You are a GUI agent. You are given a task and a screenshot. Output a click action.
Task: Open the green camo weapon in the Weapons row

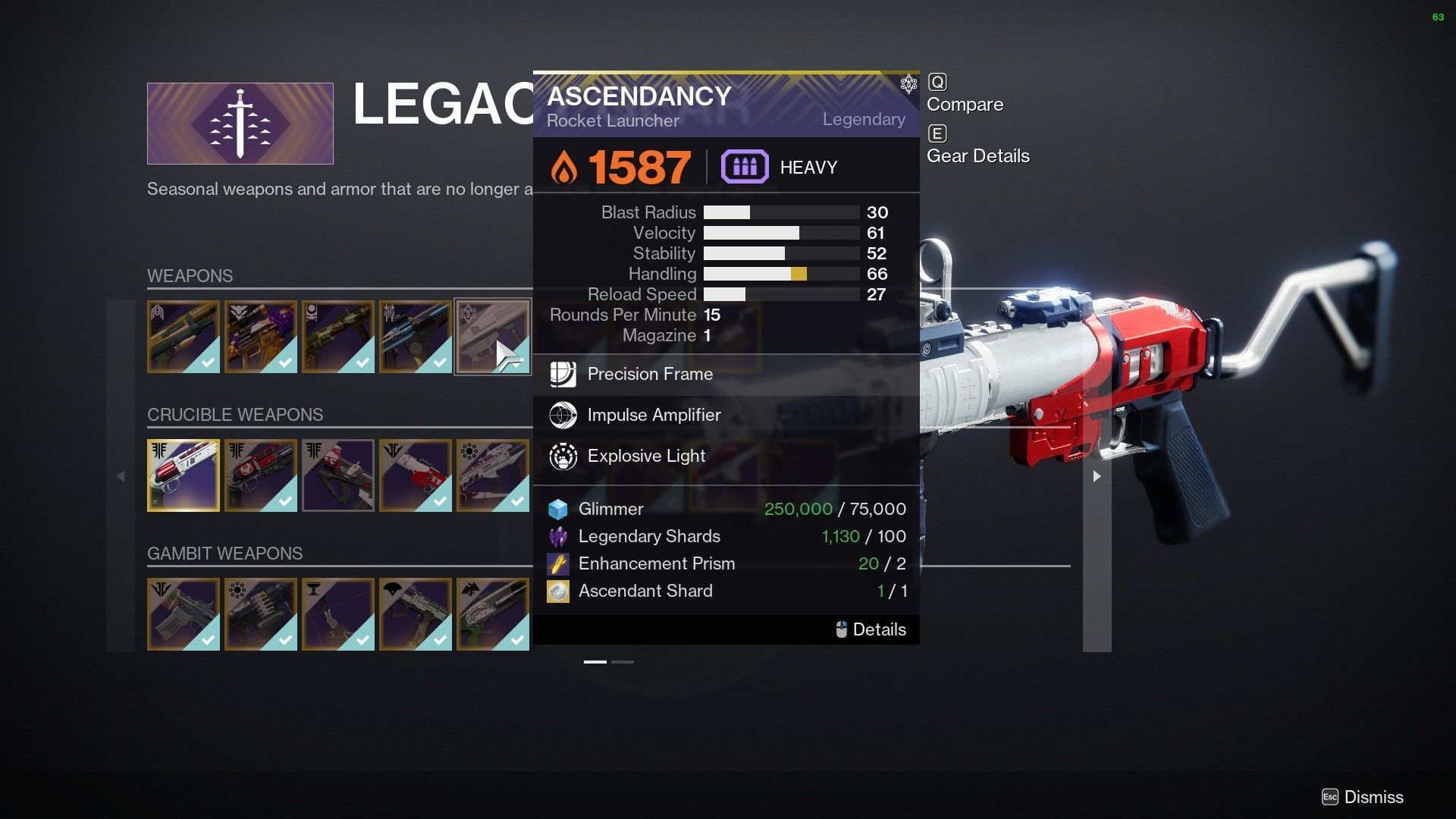[338, 337]
